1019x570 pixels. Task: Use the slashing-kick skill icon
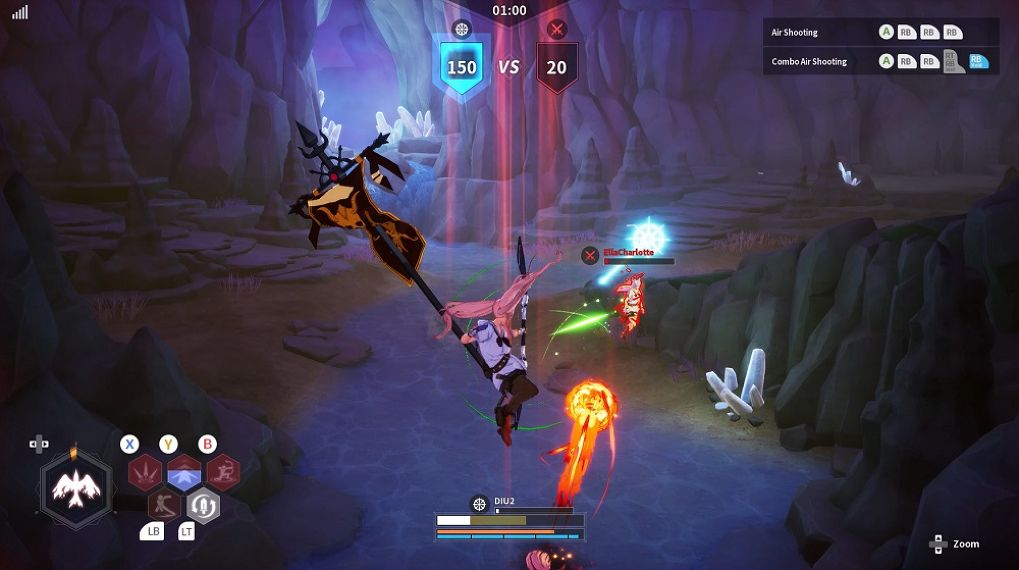coord(164,504)
